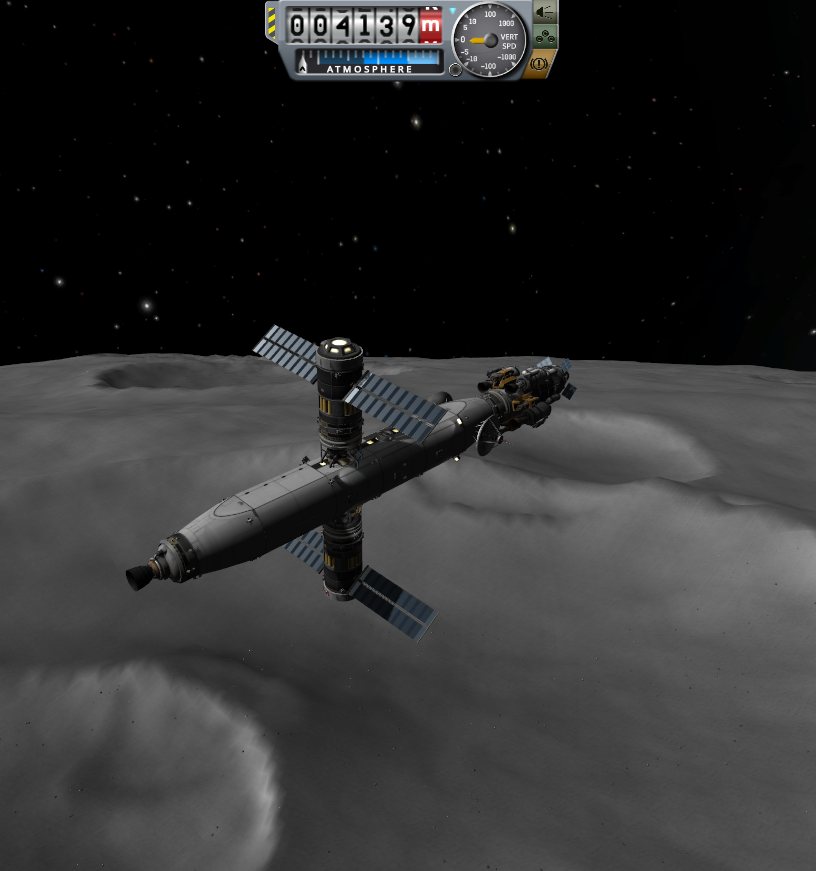Click the yellow-striped abort lever
This screenshot has width=816, height=871.
[272, 24]
